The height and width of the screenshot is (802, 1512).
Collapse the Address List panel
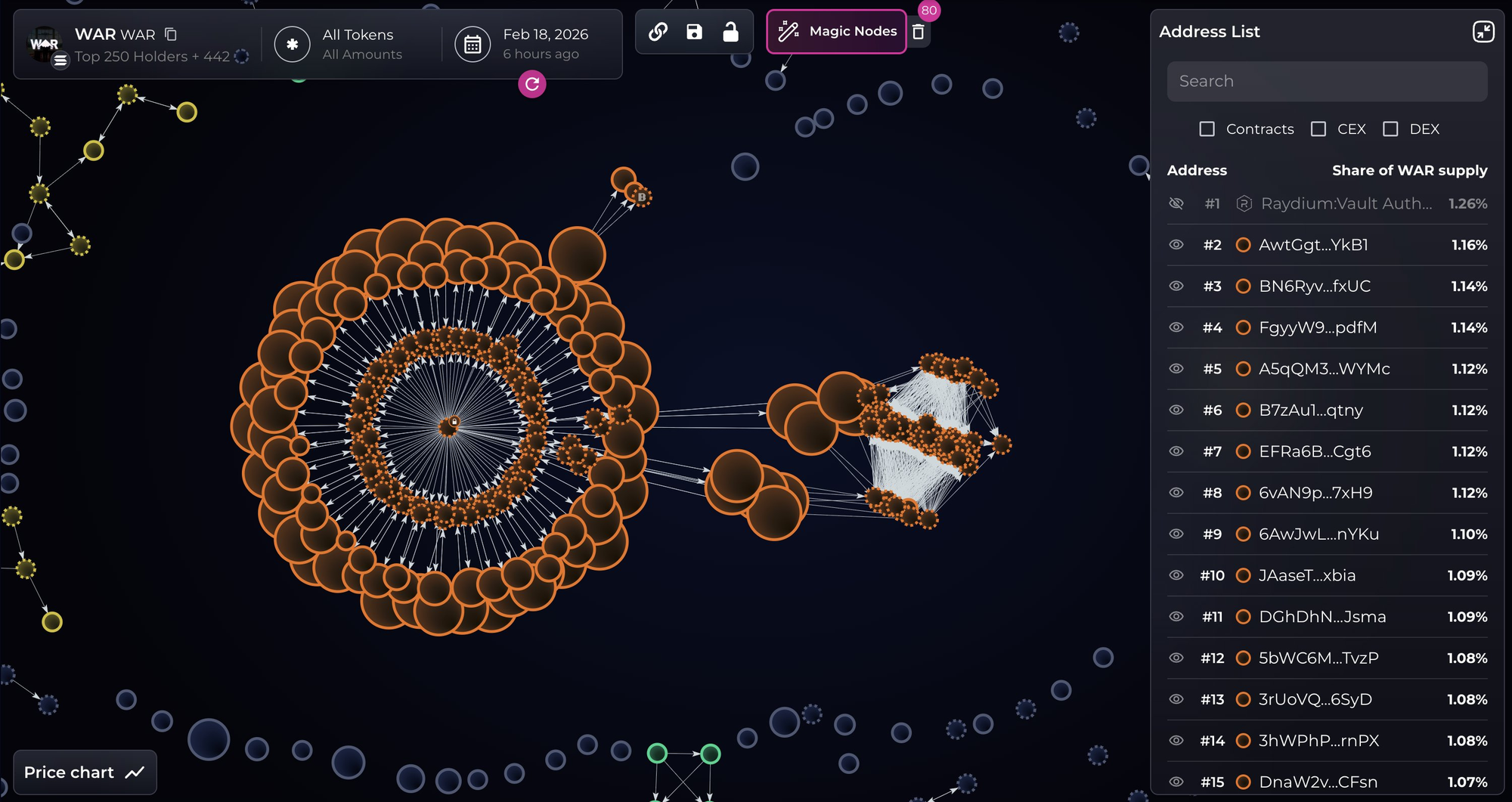click(x=1483, y=32)
